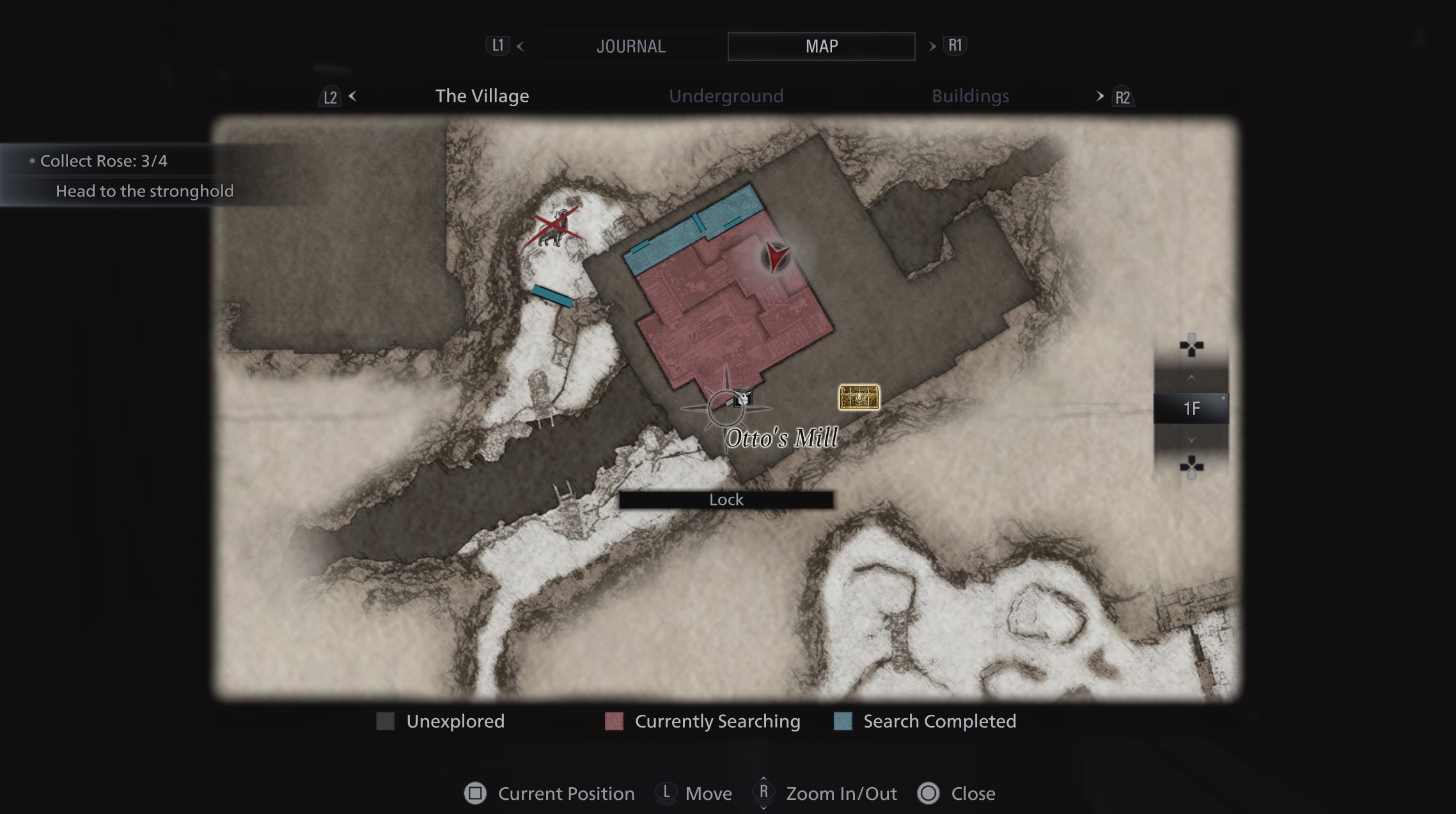Click the Square button icon for Current Position

[475, 794]
